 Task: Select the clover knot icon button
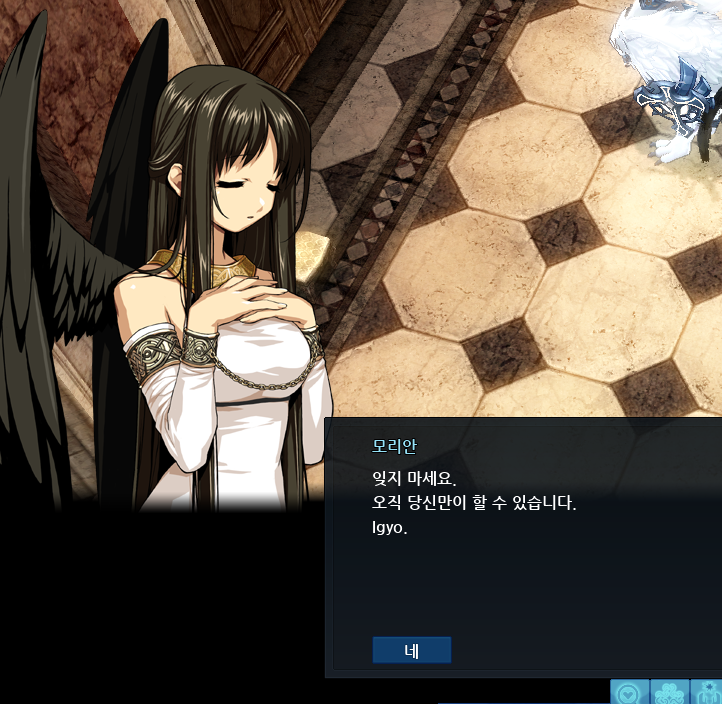670,692
